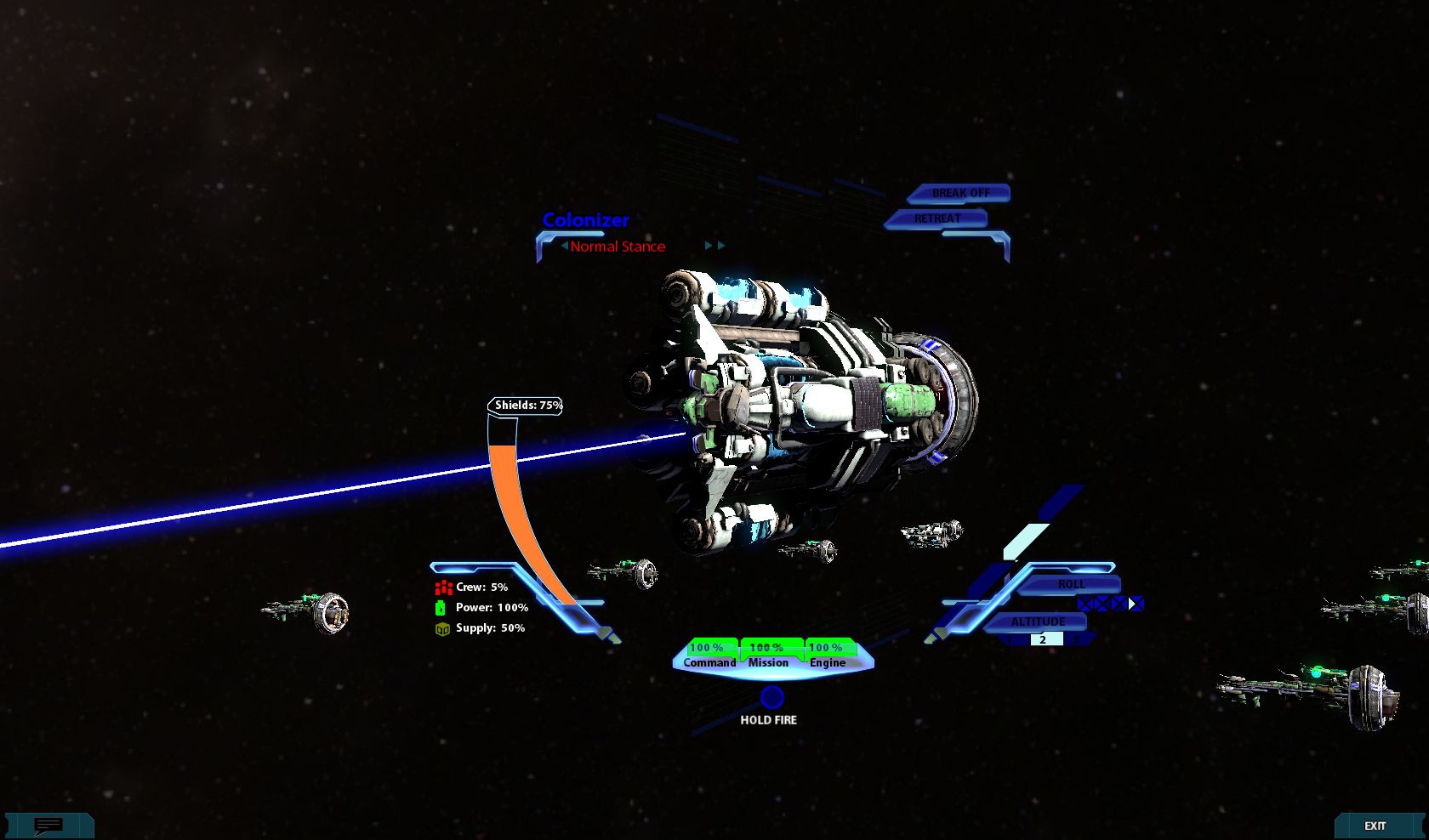
Task: Select the altitude value field showing 2
Action: pos(1043,640)
